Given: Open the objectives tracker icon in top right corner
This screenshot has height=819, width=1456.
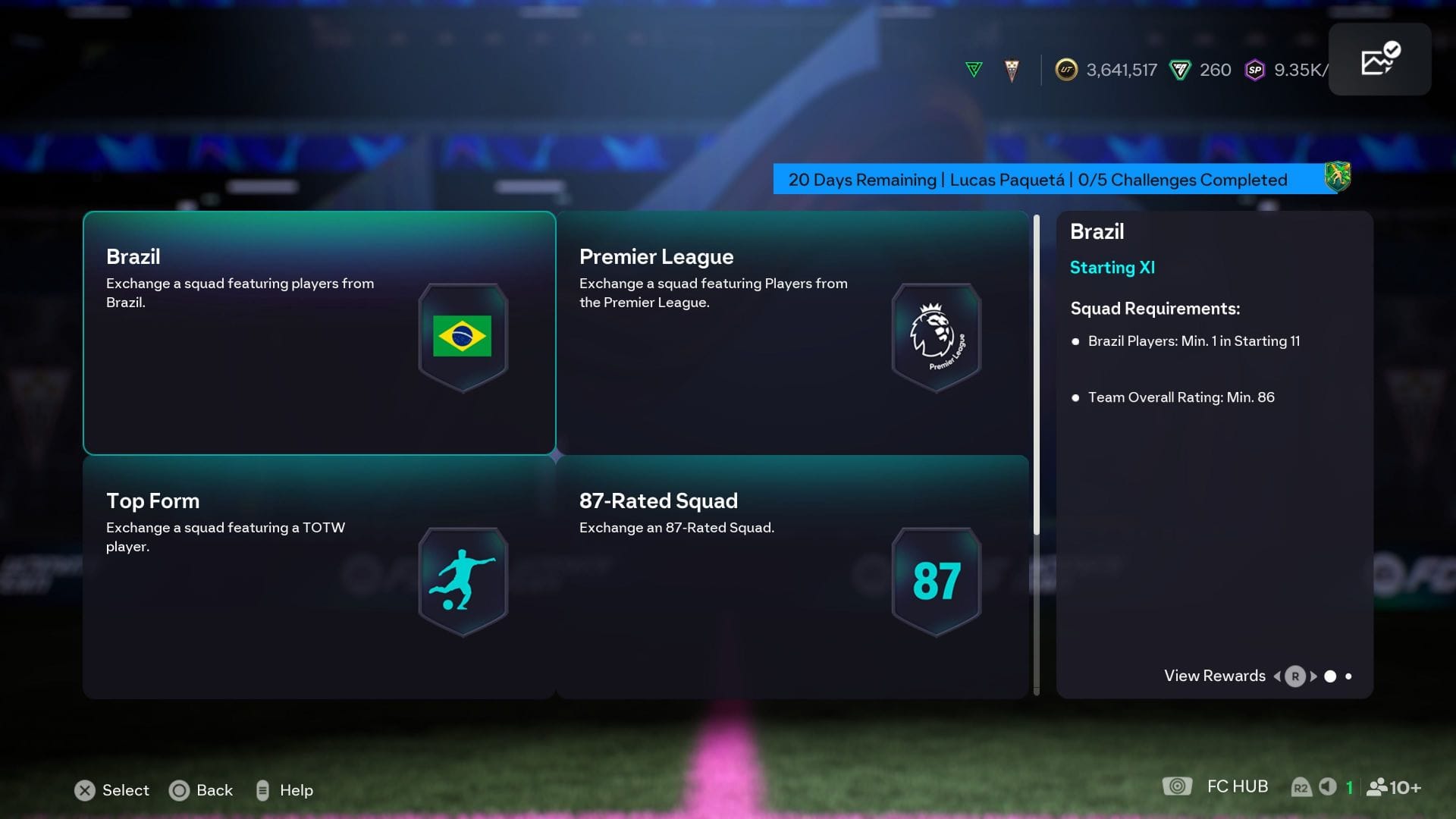Looking at the screenshot, I should point(1379,58).
